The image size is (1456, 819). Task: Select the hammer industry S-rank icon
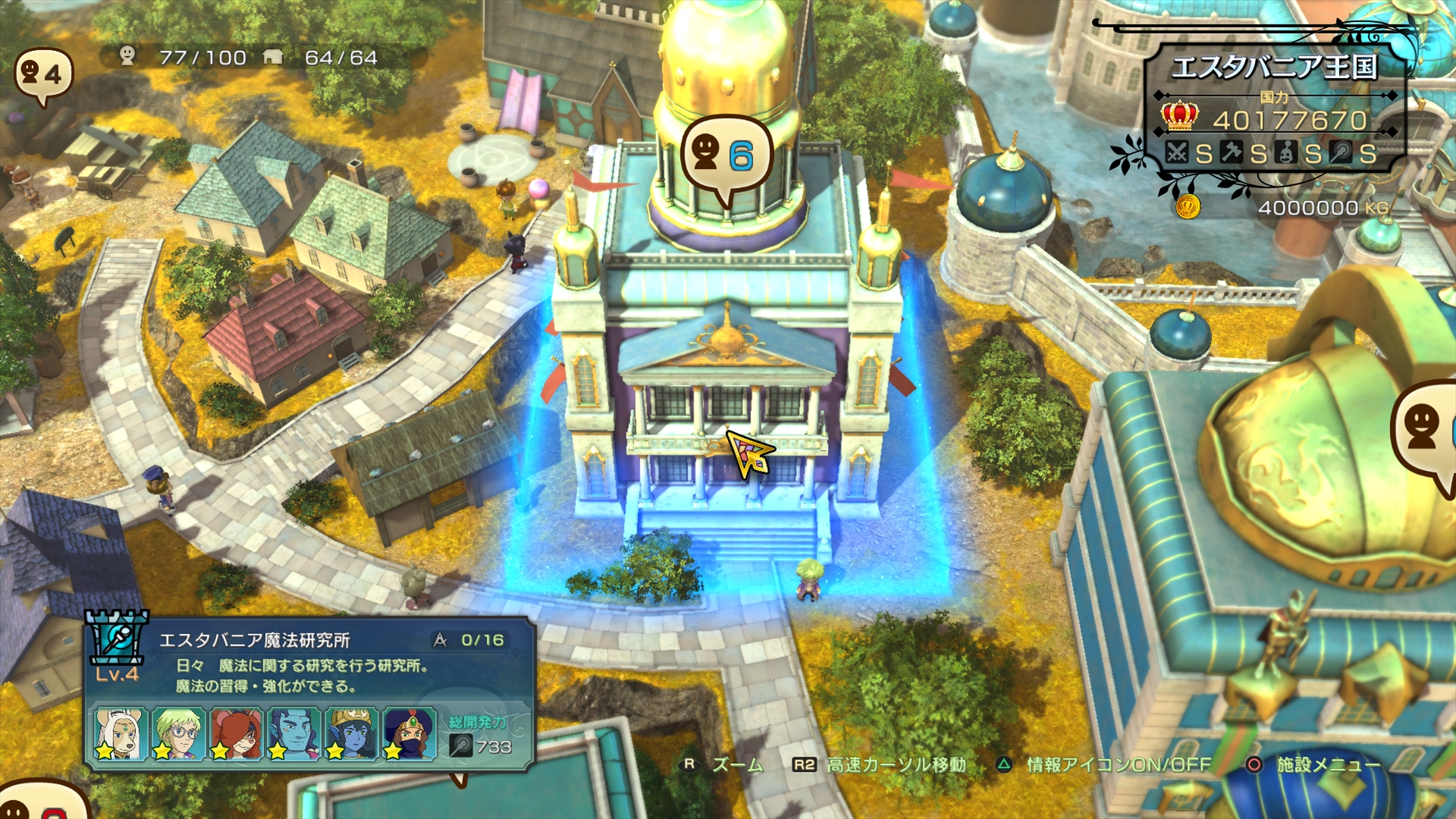1232,152
